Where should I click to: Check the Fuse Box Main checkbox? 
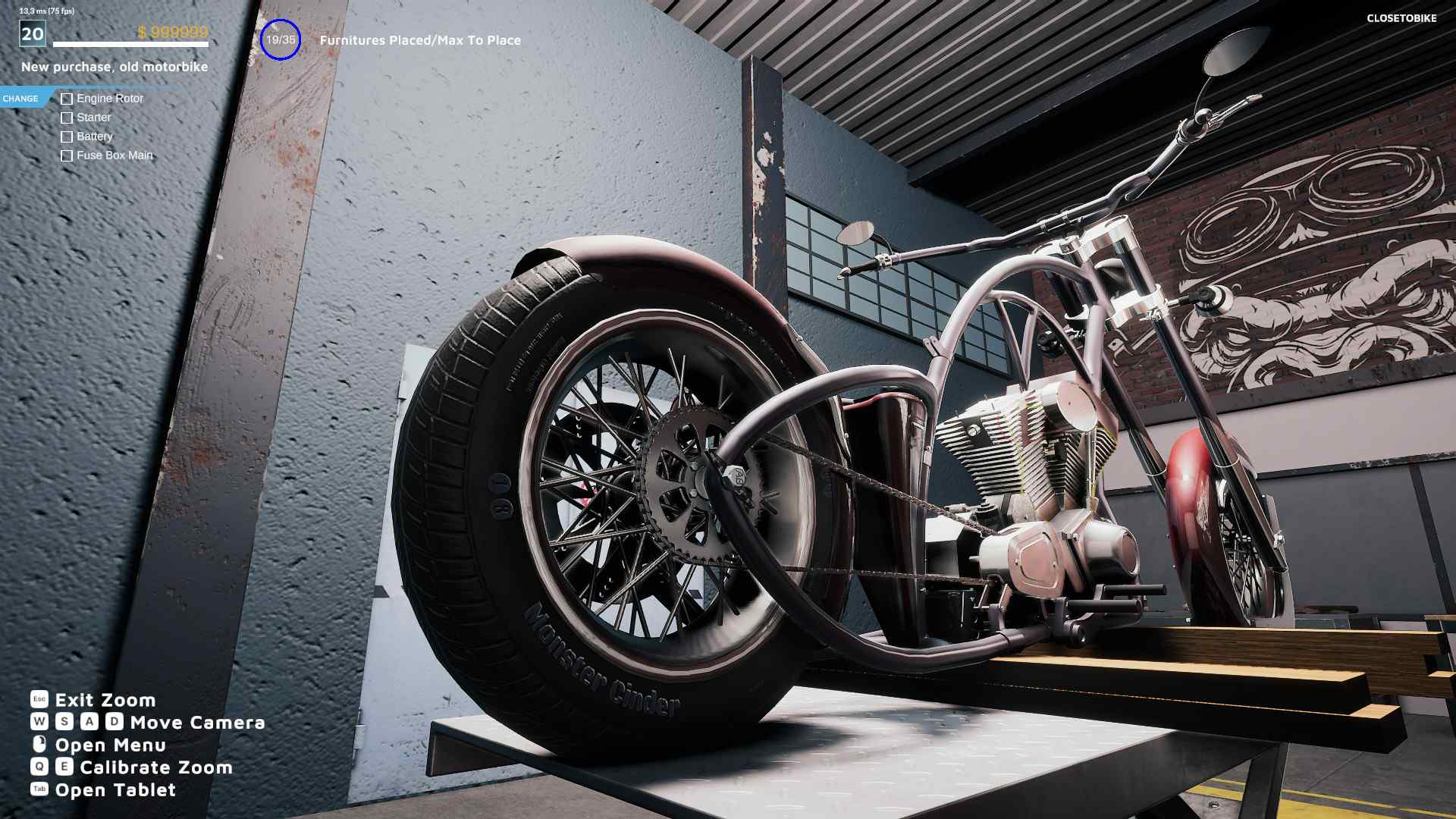pyautogui.click(x=67, y=155)
